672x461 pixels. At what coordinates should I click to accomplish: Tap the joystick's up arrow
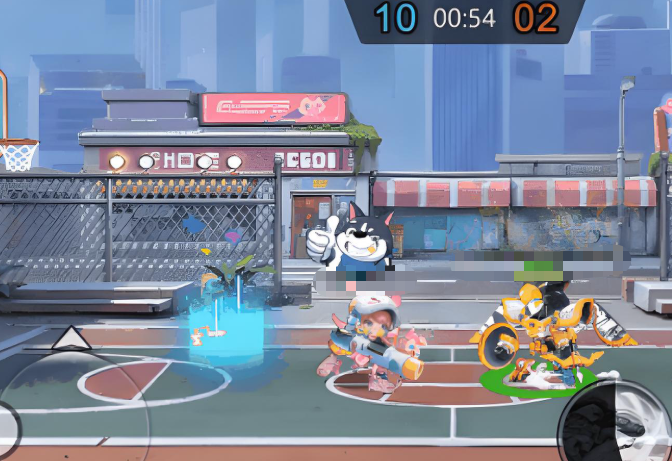(68, 336)
